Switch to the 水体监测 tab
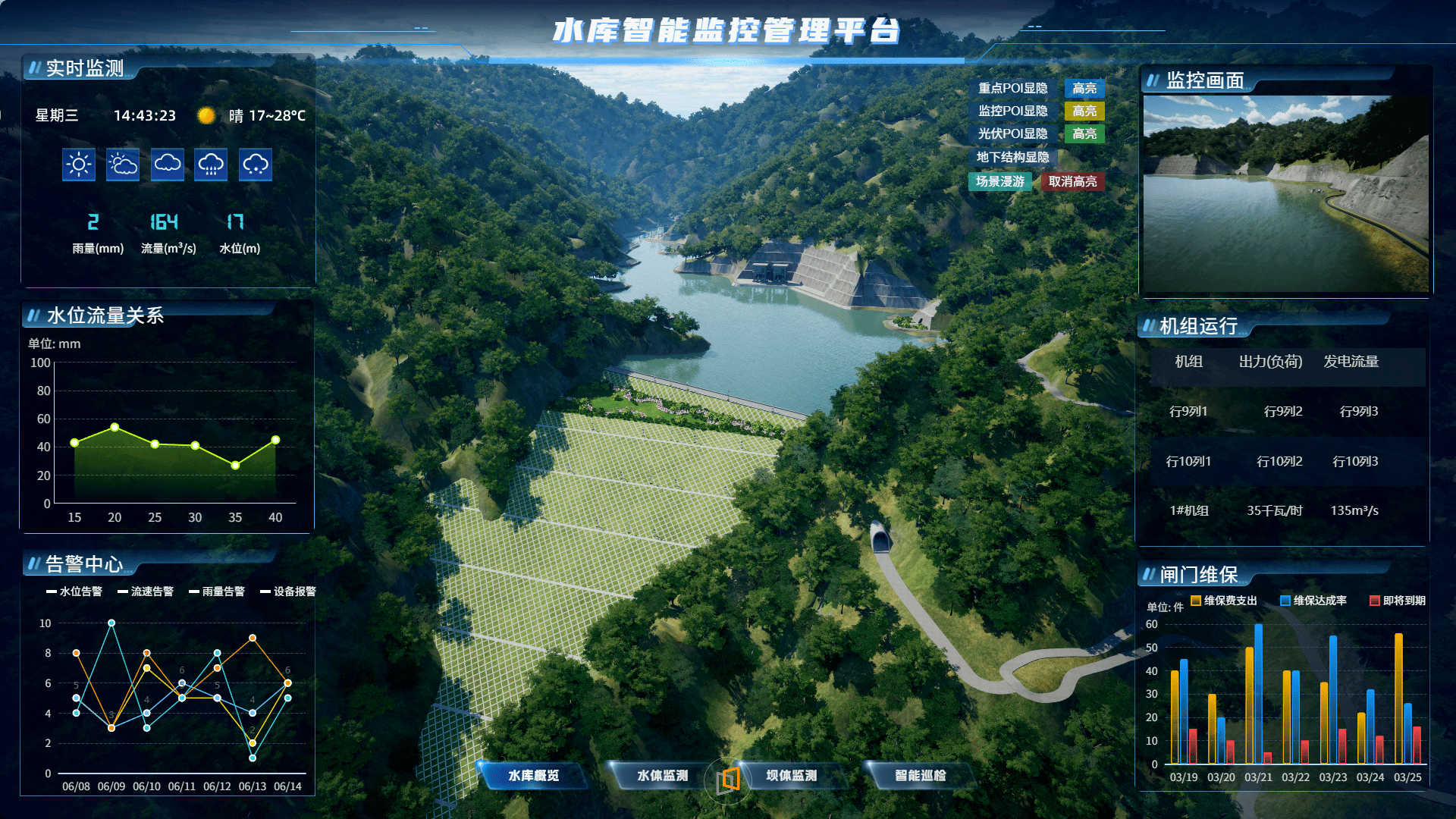This screenshot has width=1456, height=819. coord(662,775)
